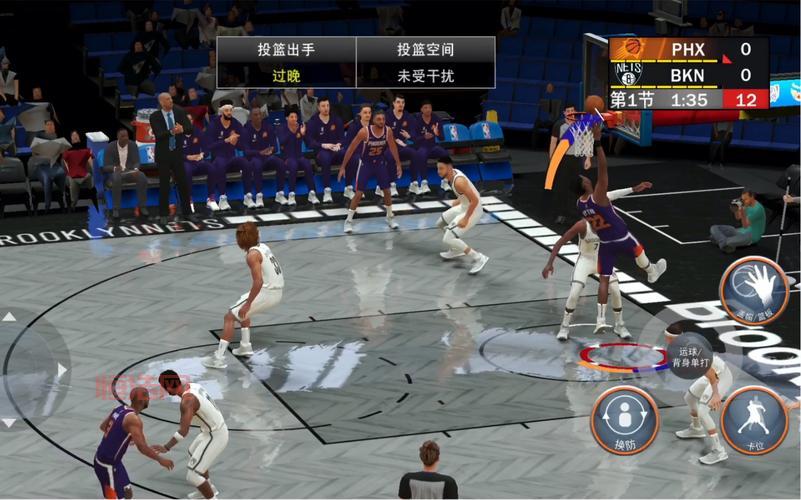This screenshot has height=500, width=801.
Task: Tap the virtual joystick's down arrow
Action: tap(9, 423)
